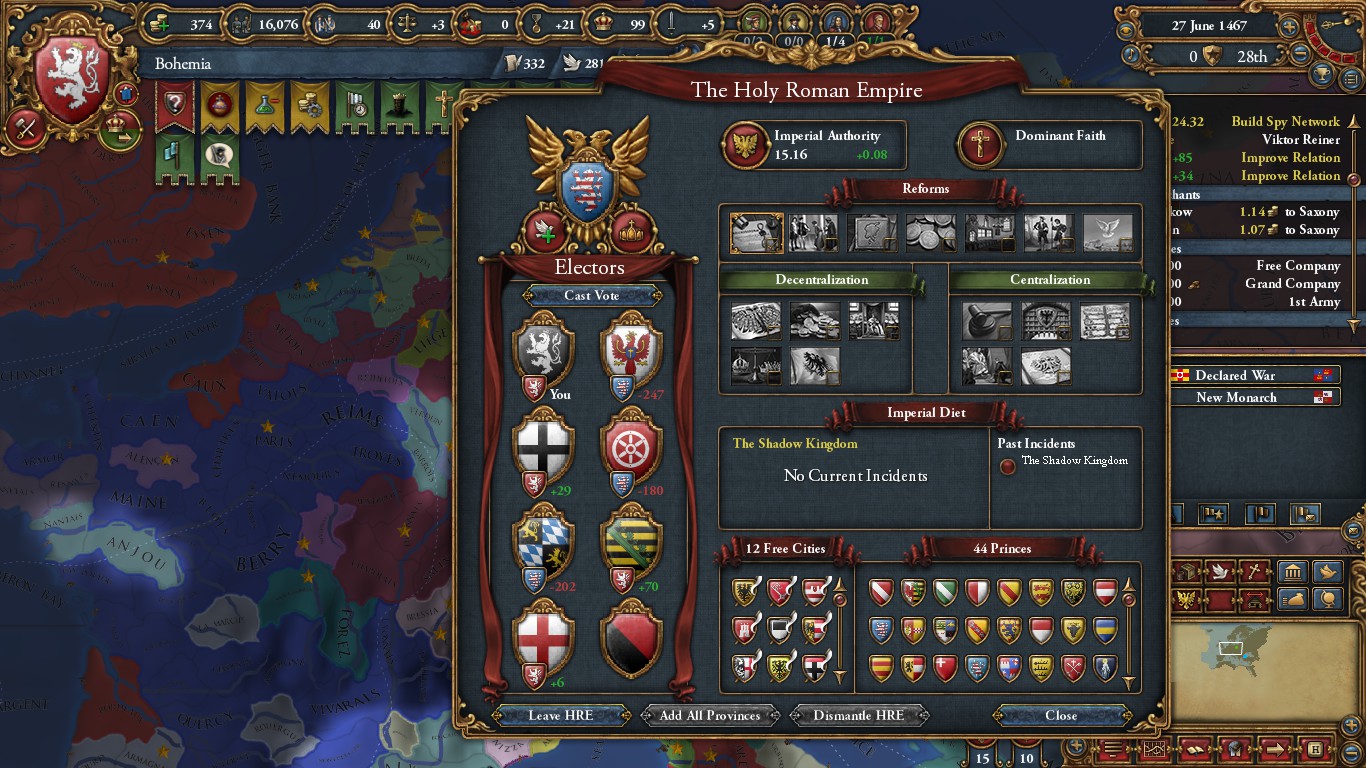This screenshot has height=768, width=1366.
Task: Select Add All Provinces button
Action: (x=710, y=715)
